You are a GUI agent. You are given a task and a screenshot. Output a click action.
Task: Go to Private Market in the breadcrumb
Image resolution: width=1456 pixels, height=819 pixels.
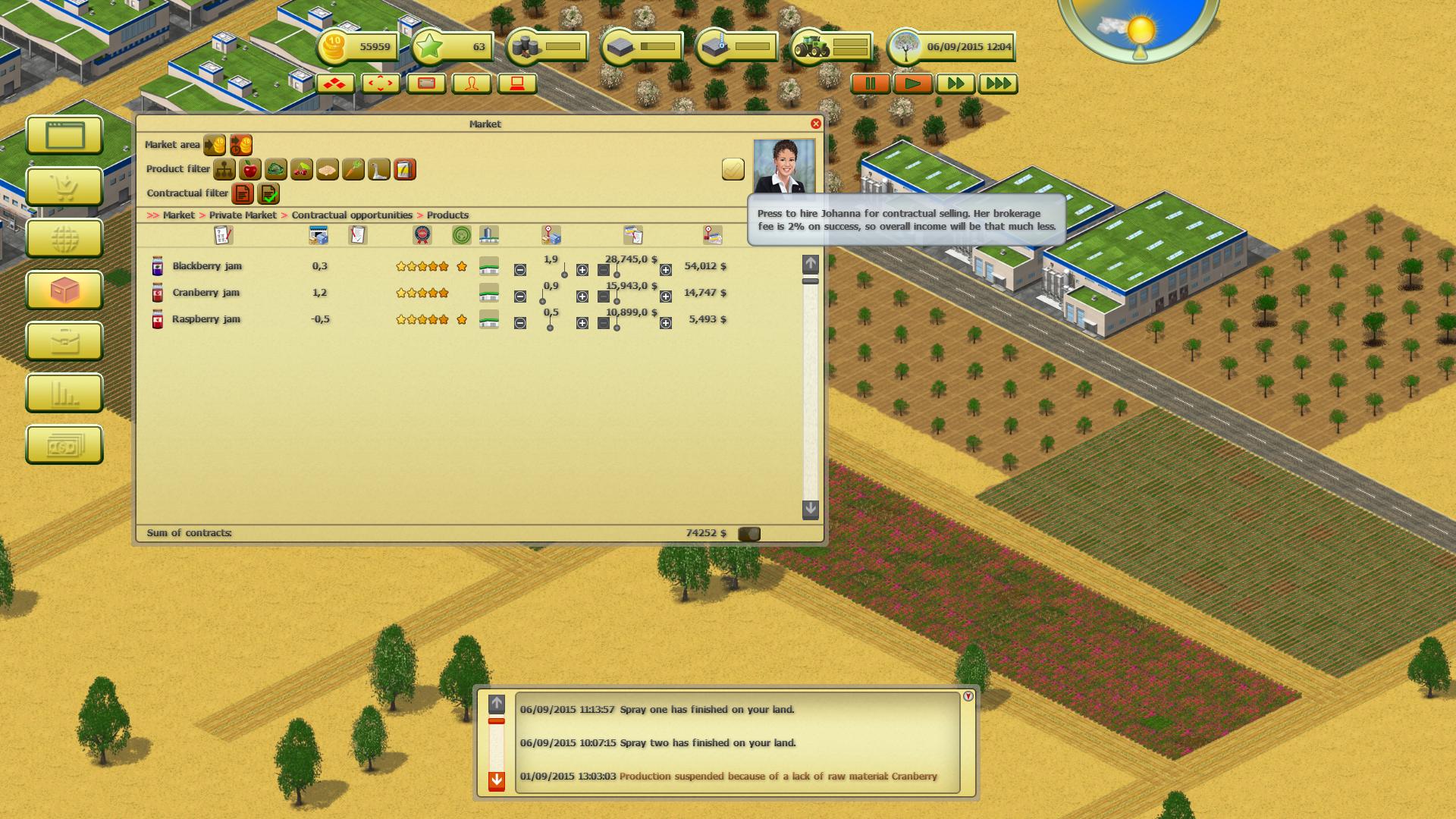242,215
